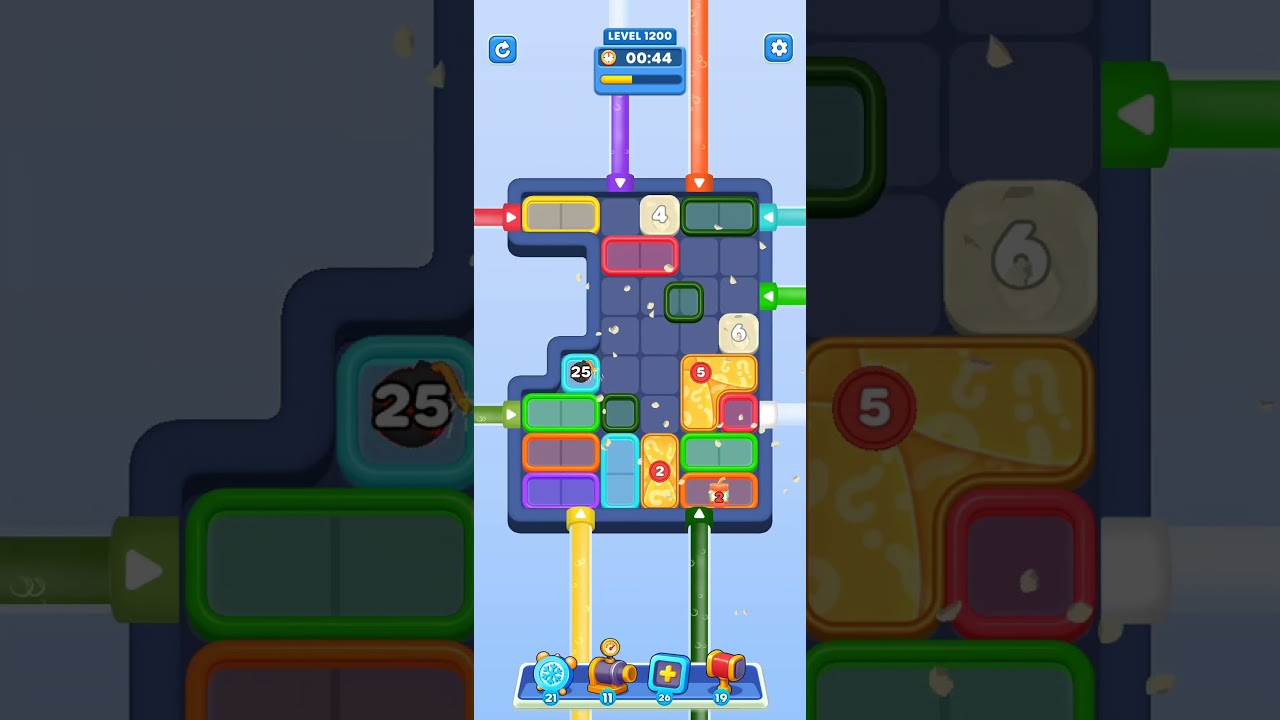This screenshot has width=1280, height=720.
Task: Click the restart level icon
Action: [x=503, y=50]
